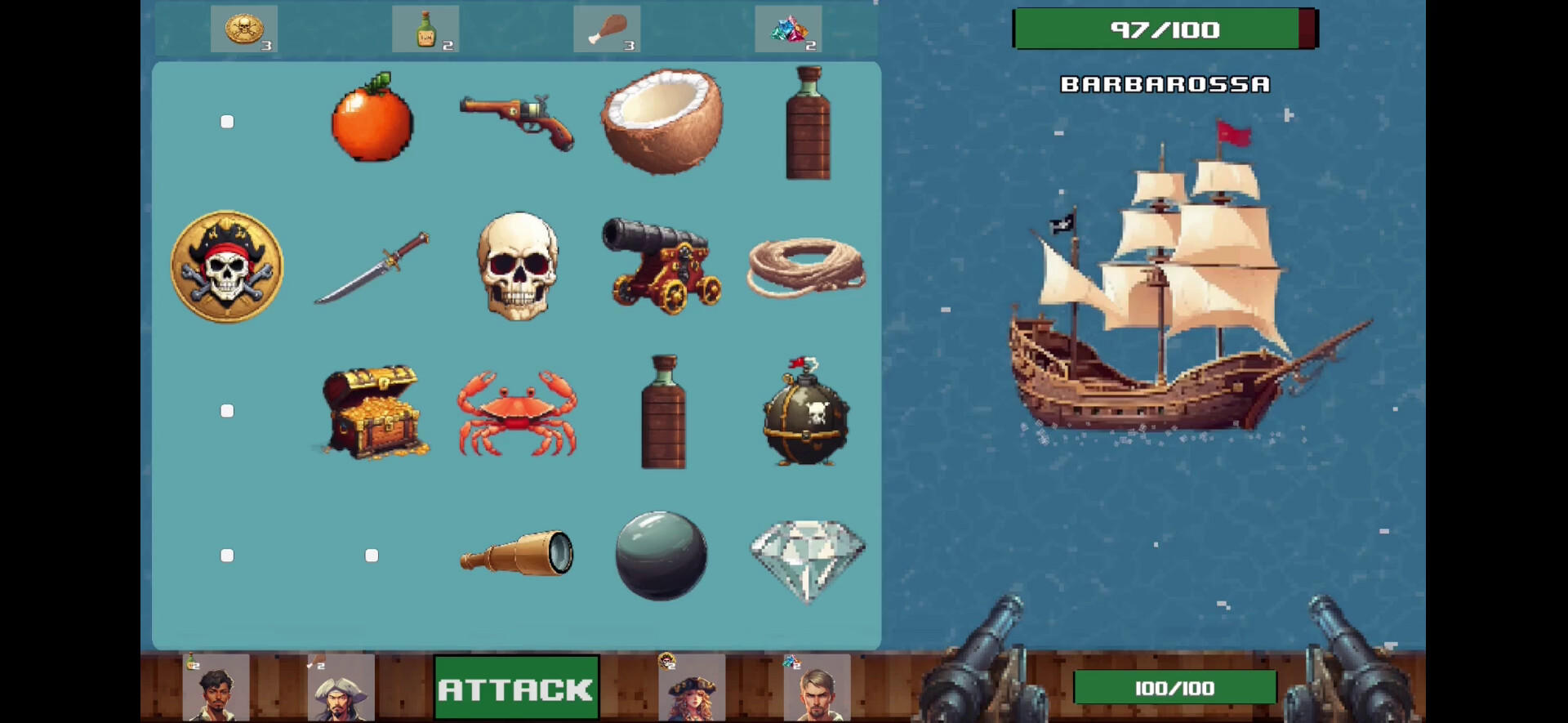1568x723 pixels.
Task: Check the box beside the spyglass row
Action: pyautogui.click(x=226, y=555)
